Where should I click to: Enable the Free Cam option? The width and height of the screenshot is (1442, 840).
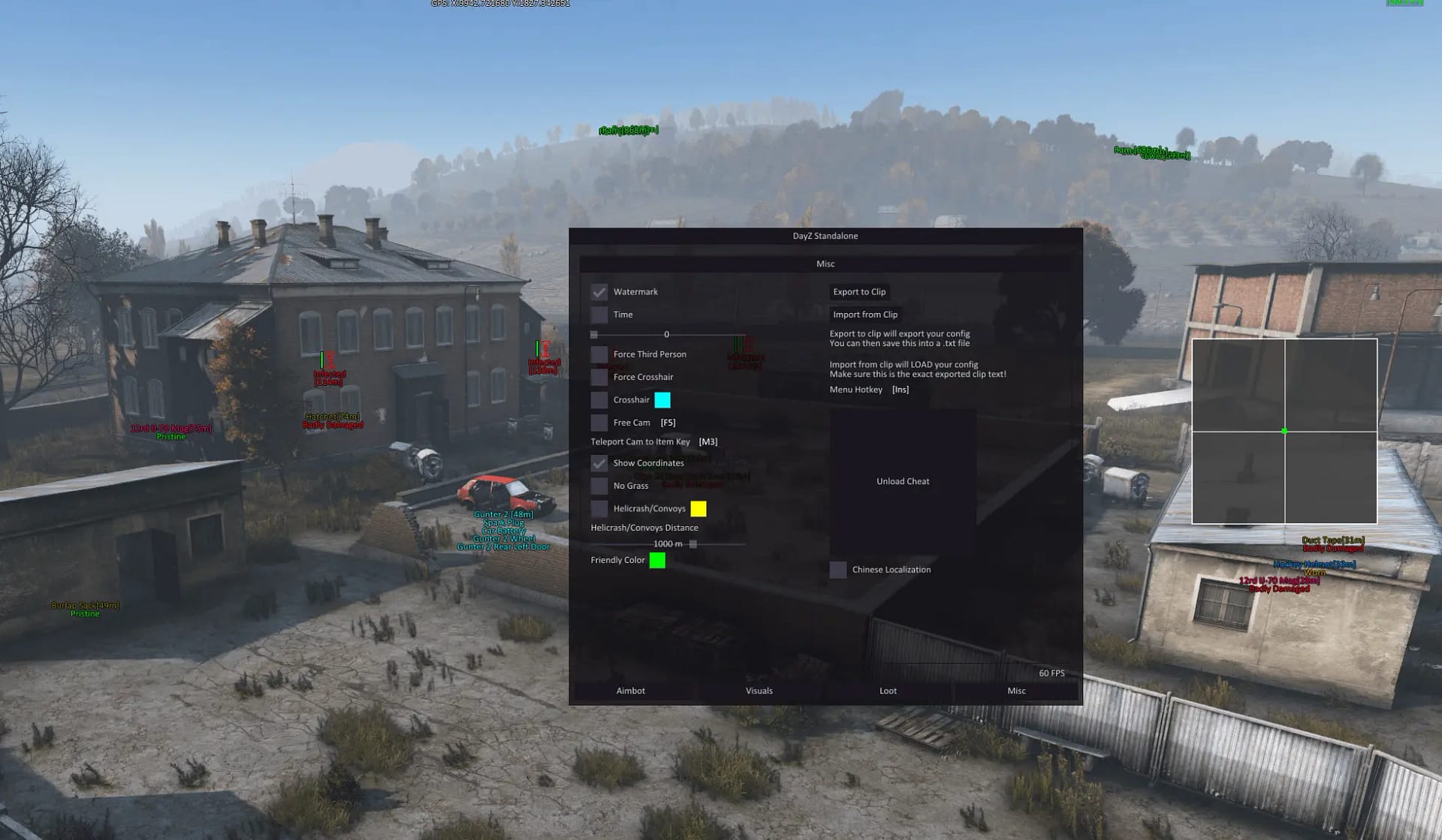pyautogui.click(x=599, y=422)
